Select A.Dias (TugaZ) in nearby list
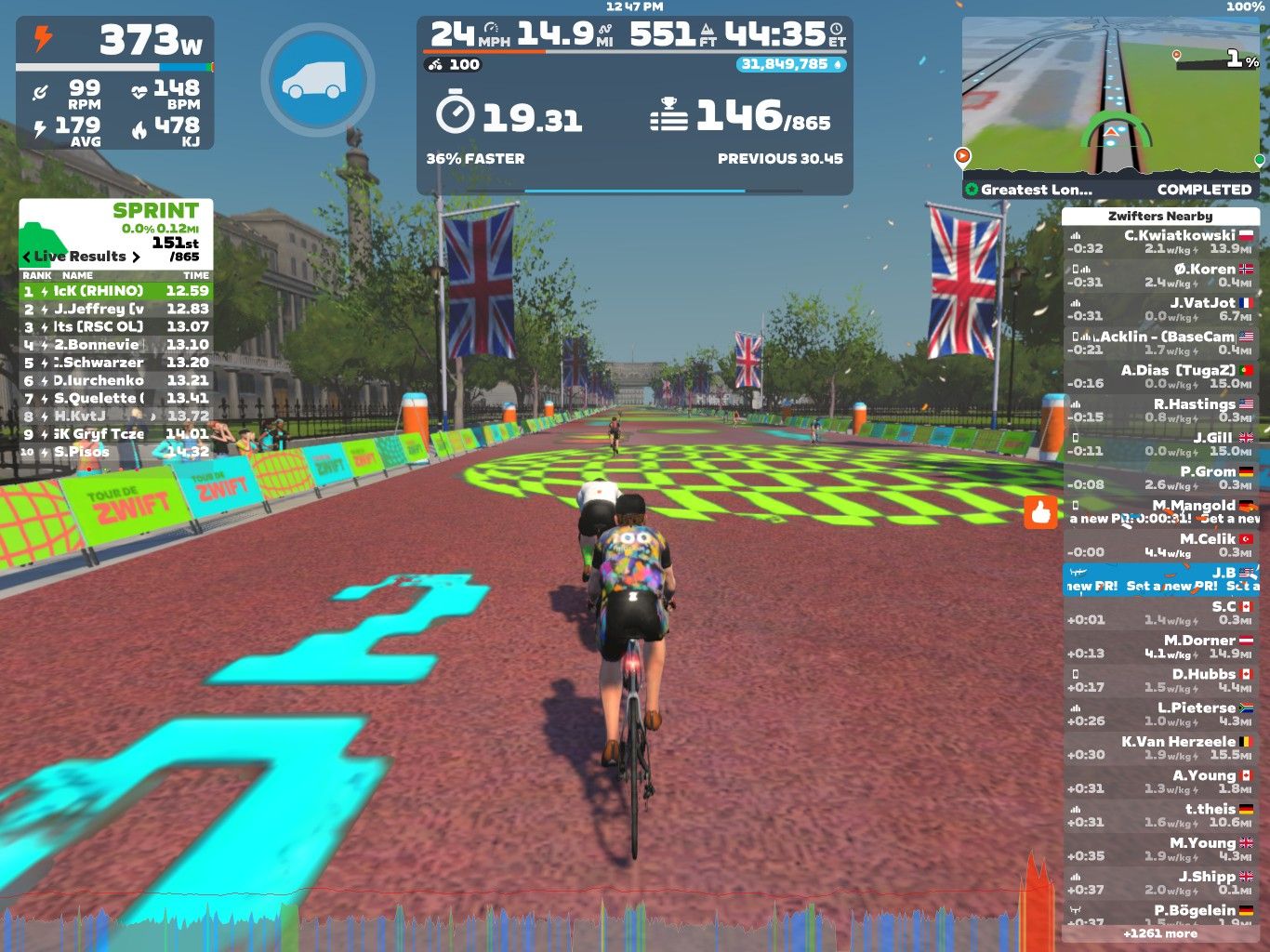The height and width of the screenshot is (952, 1270). click(1159, 377)
